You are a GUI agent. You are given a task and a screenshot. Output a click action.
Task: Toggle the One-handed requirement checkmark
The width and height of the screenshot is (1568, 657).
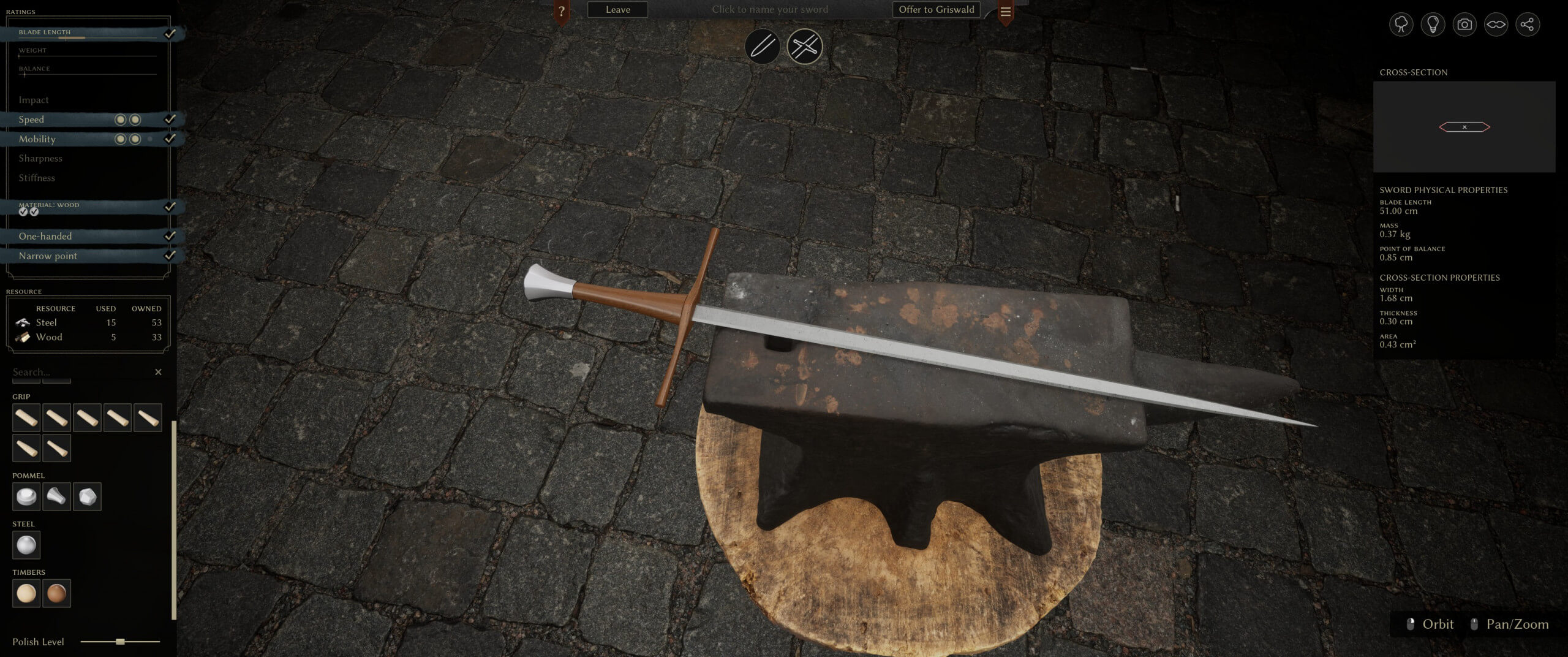[x=172, y=236]
